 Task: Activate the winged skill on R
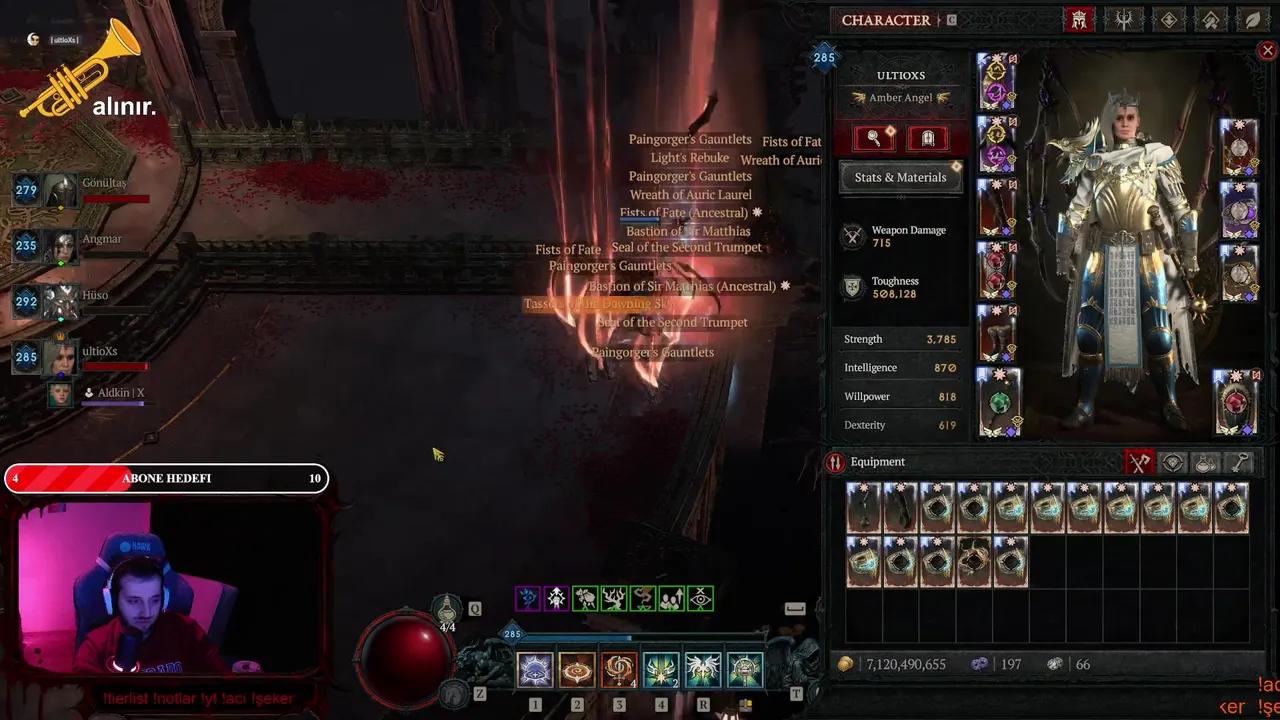[702, 670]
